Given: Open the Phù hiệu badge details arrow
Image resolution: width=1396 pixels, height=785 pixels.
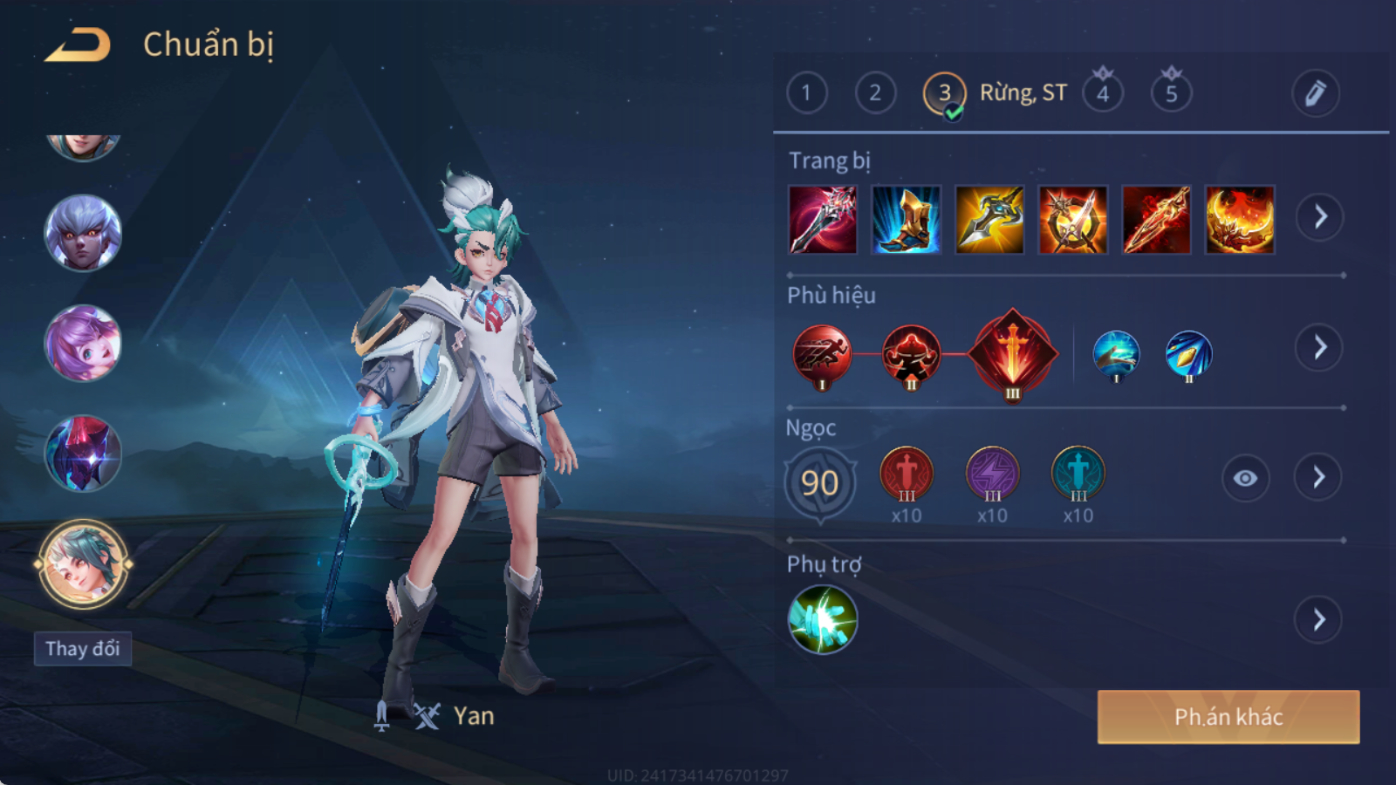Looking at the screenshot, I should tap(1319, 348).
